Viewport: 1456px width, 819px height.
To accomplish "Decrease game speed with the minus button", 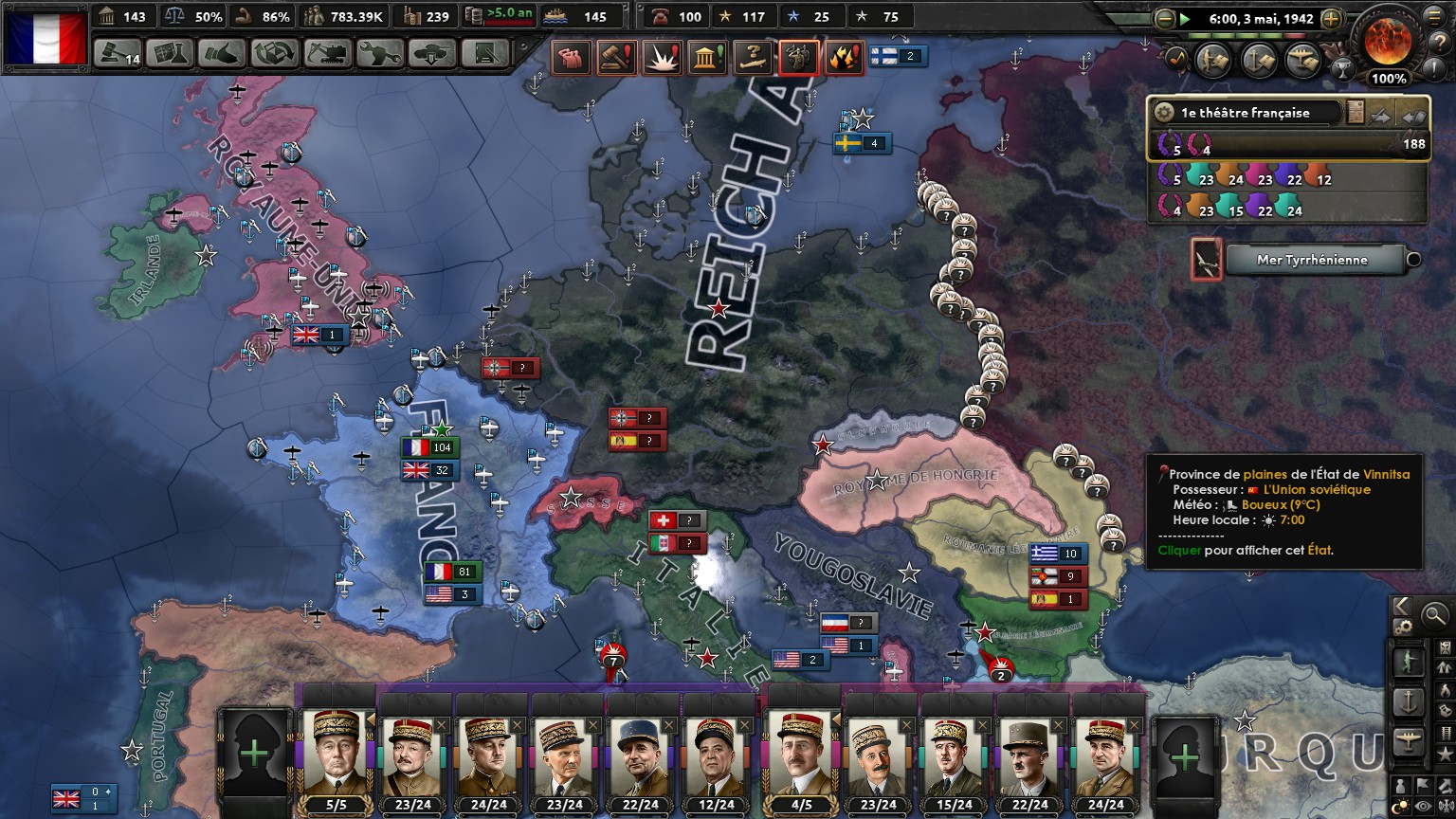I will pyautogui.click(x=1165, y=18).
